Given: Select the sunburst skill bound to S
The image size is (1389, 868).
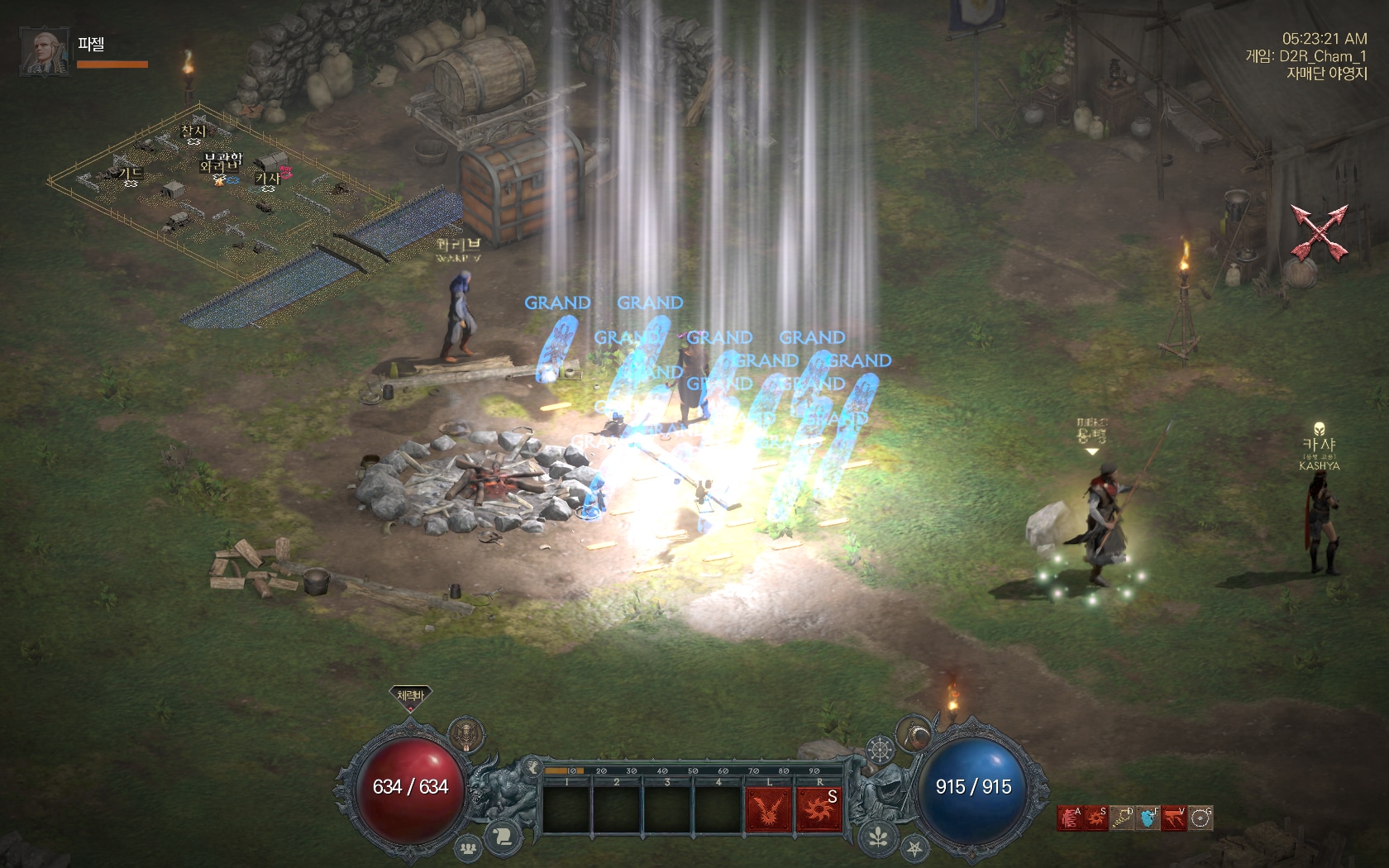Looking at the screenshot, I should 1095,818.
